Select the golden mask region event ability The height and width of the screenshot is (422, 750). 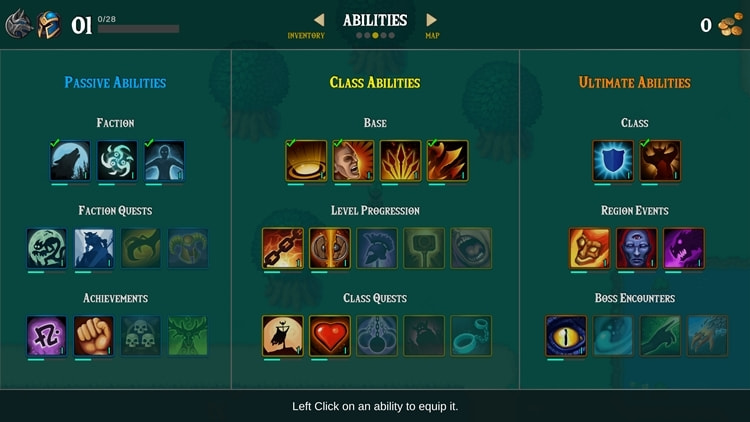[x=590, y=249]
